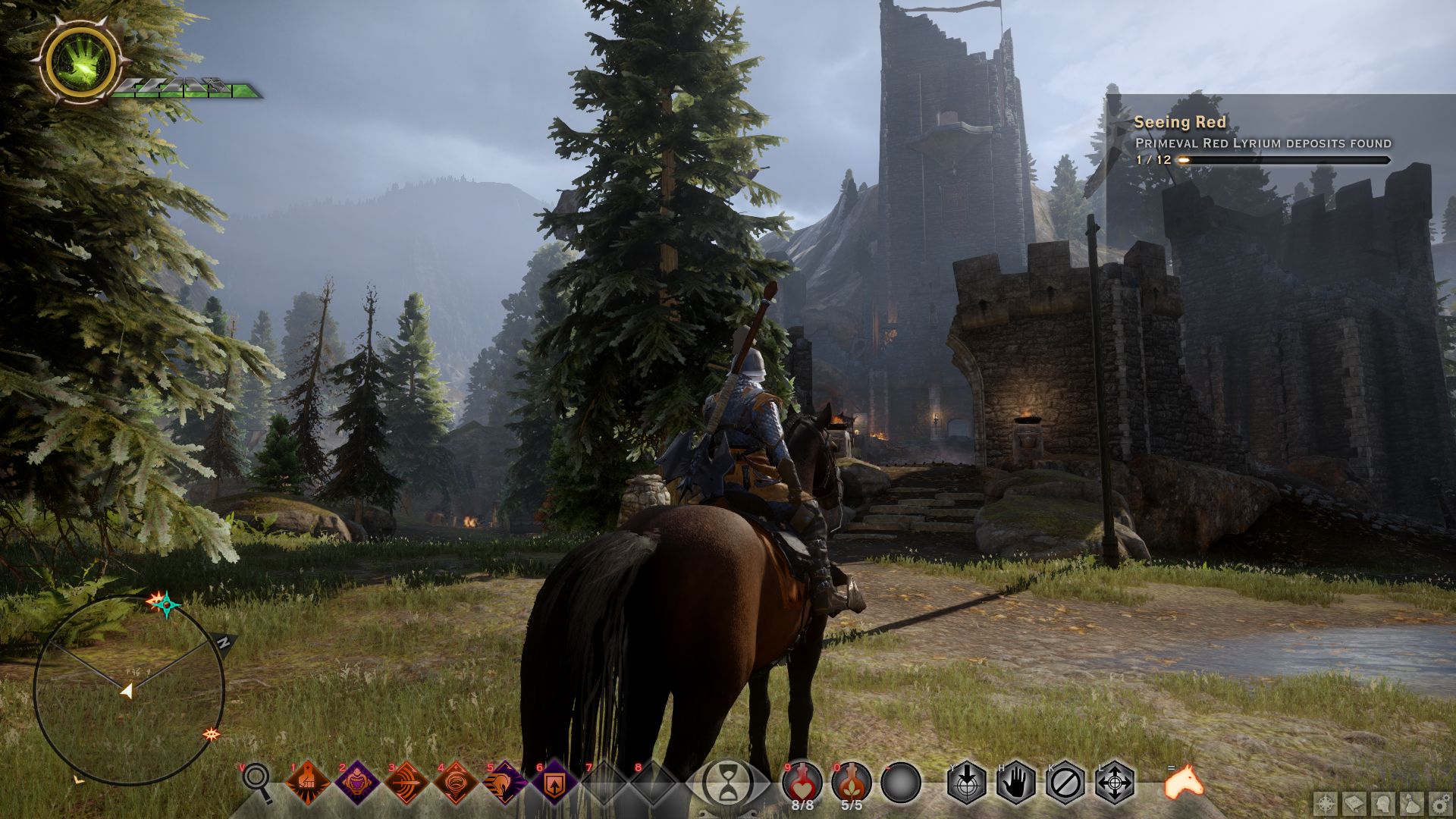Drink the red health potion
This screenshot has width=1456, height=819.
803,781
